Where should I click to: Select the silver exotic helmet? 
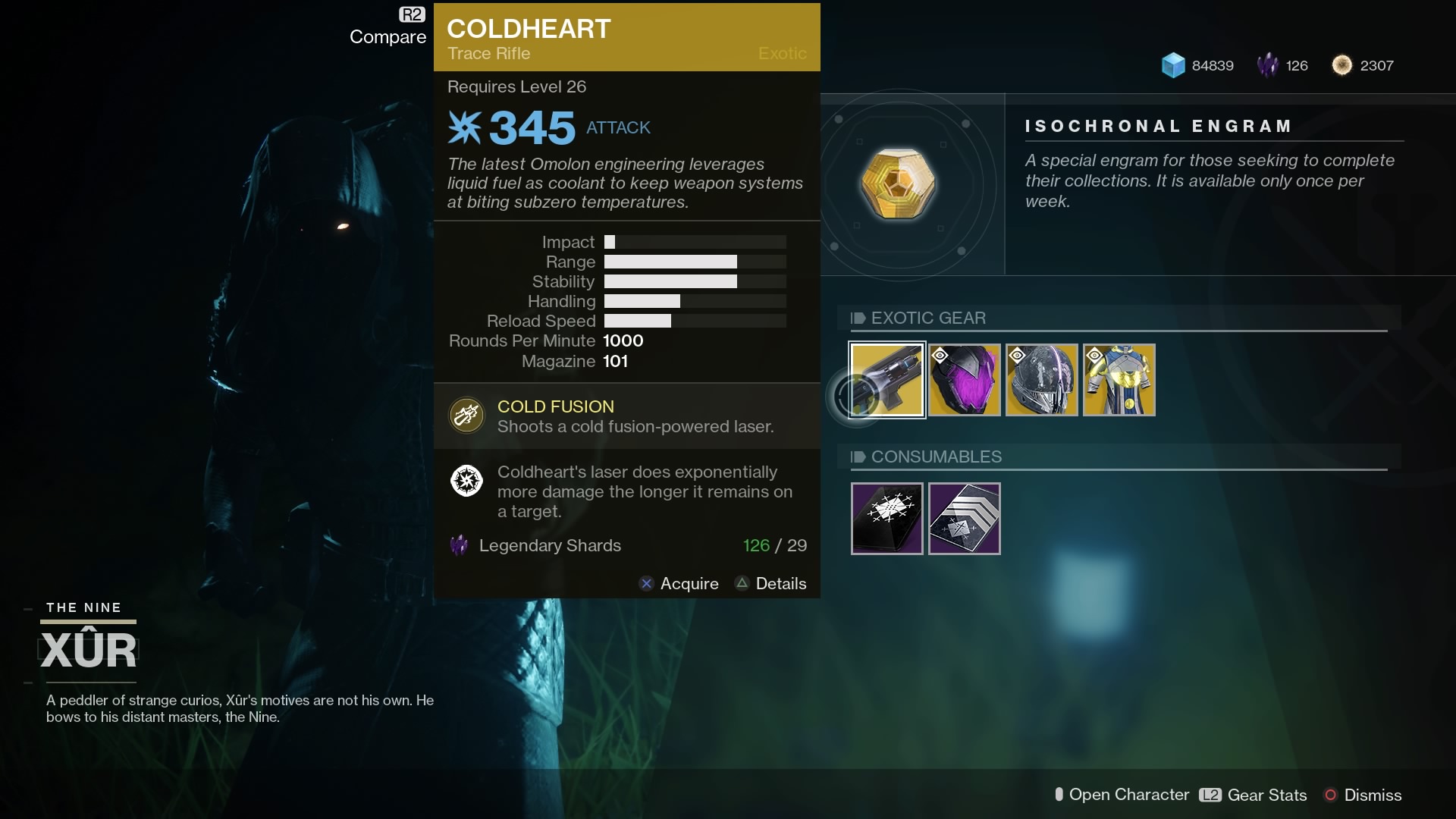(1042, 379)
